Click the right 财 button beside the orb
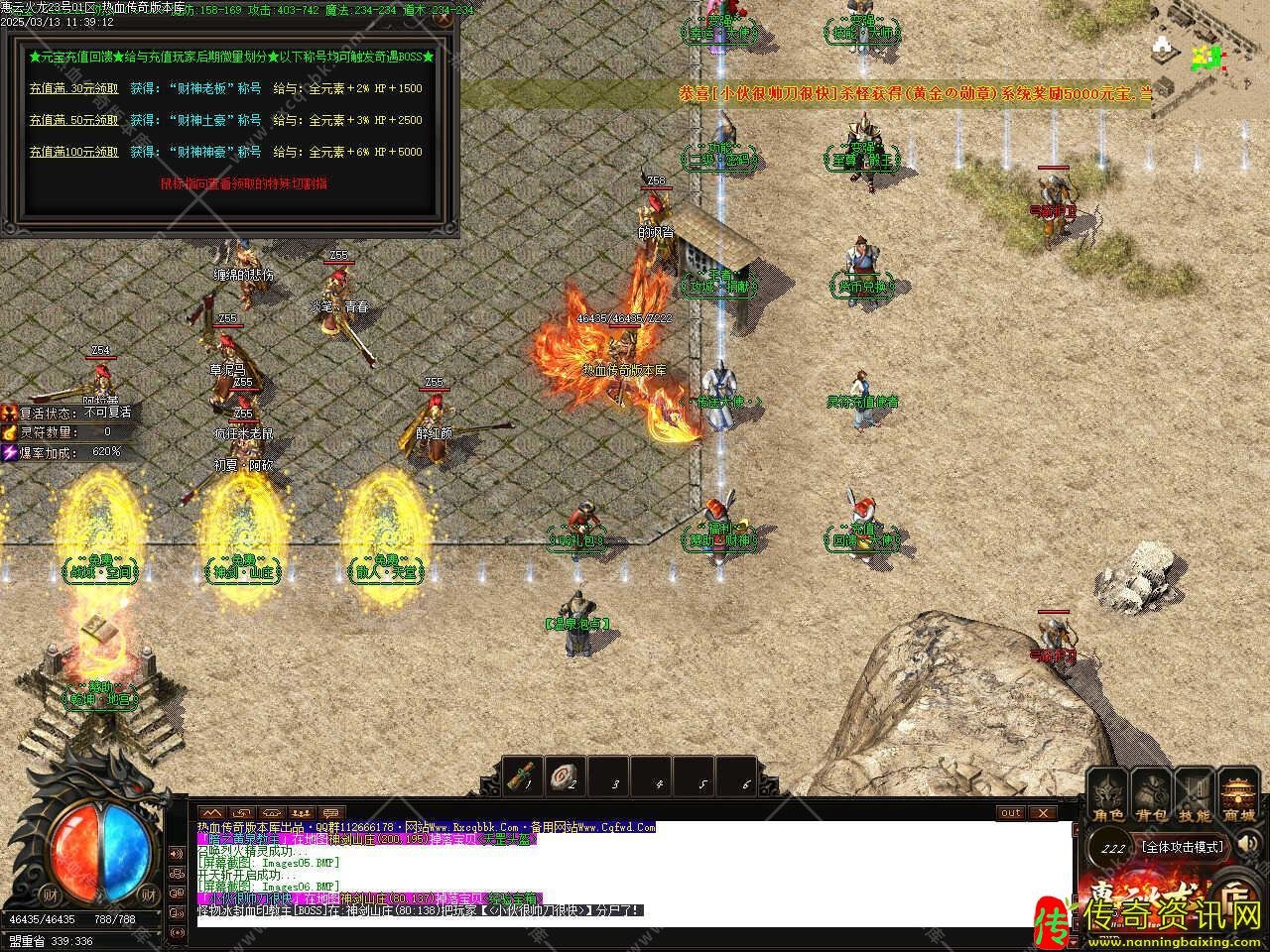1270x952 pixels. [x=149, y=893]
